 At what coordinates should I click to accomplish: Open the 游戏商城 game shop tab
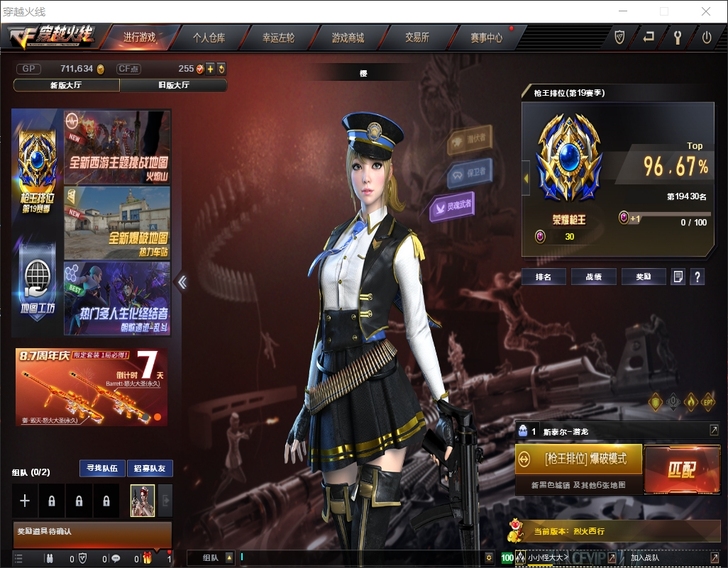pos(348,38)
